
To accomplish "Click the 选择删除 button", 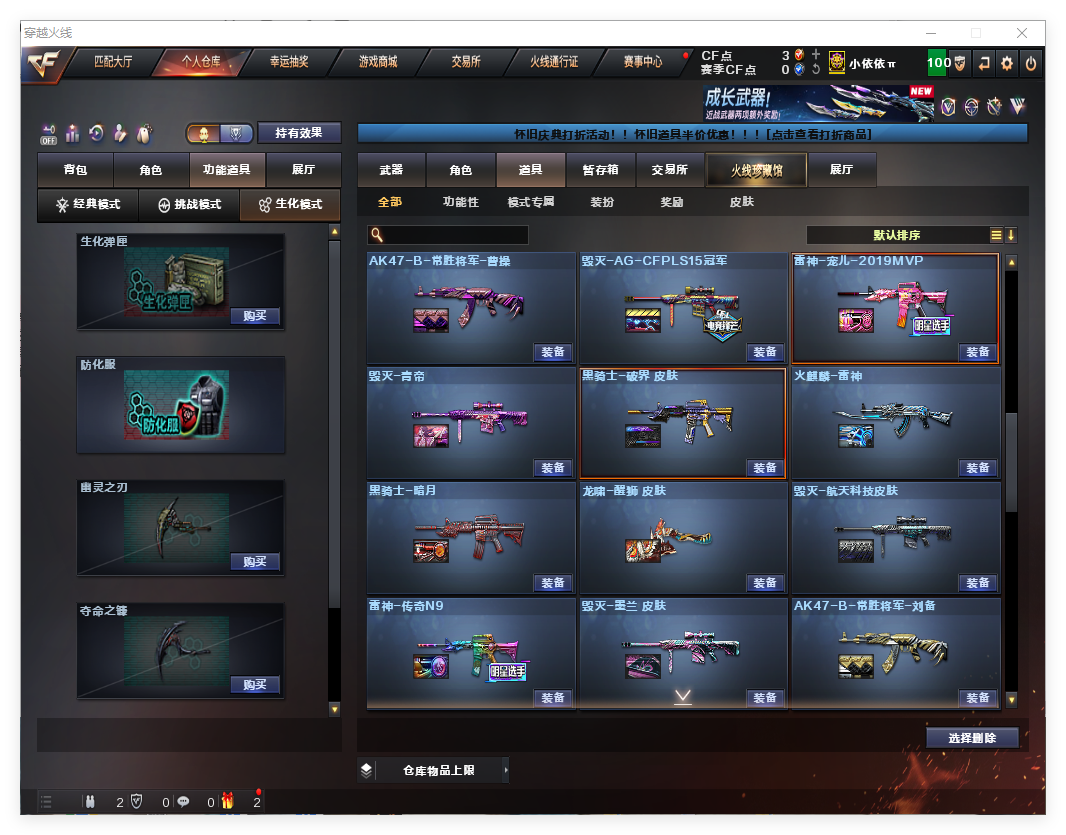I will tap(971, 738).
